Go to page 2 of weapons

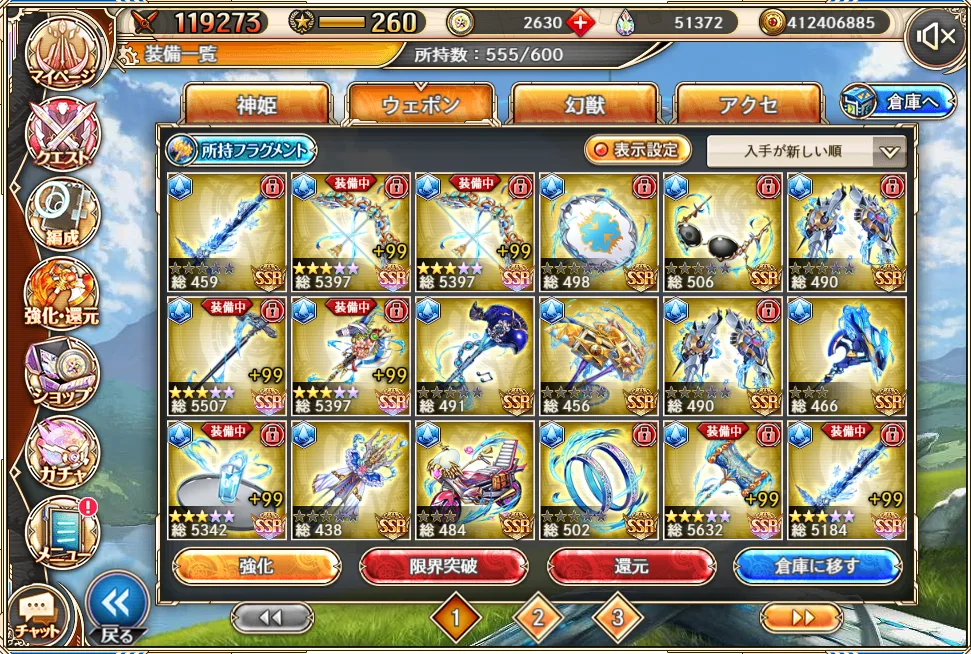coord(537,619)
